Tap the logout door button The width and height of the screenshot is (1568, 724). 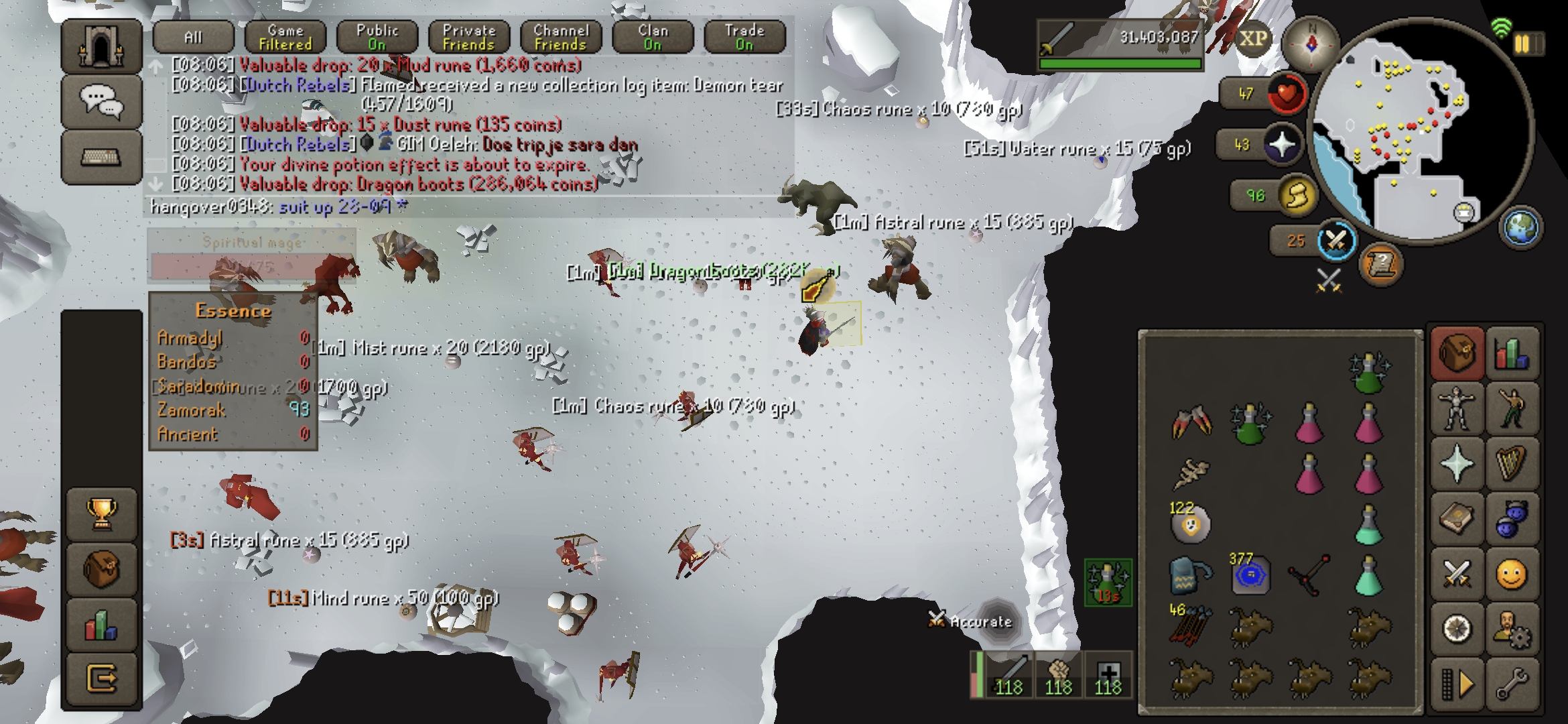101,679
